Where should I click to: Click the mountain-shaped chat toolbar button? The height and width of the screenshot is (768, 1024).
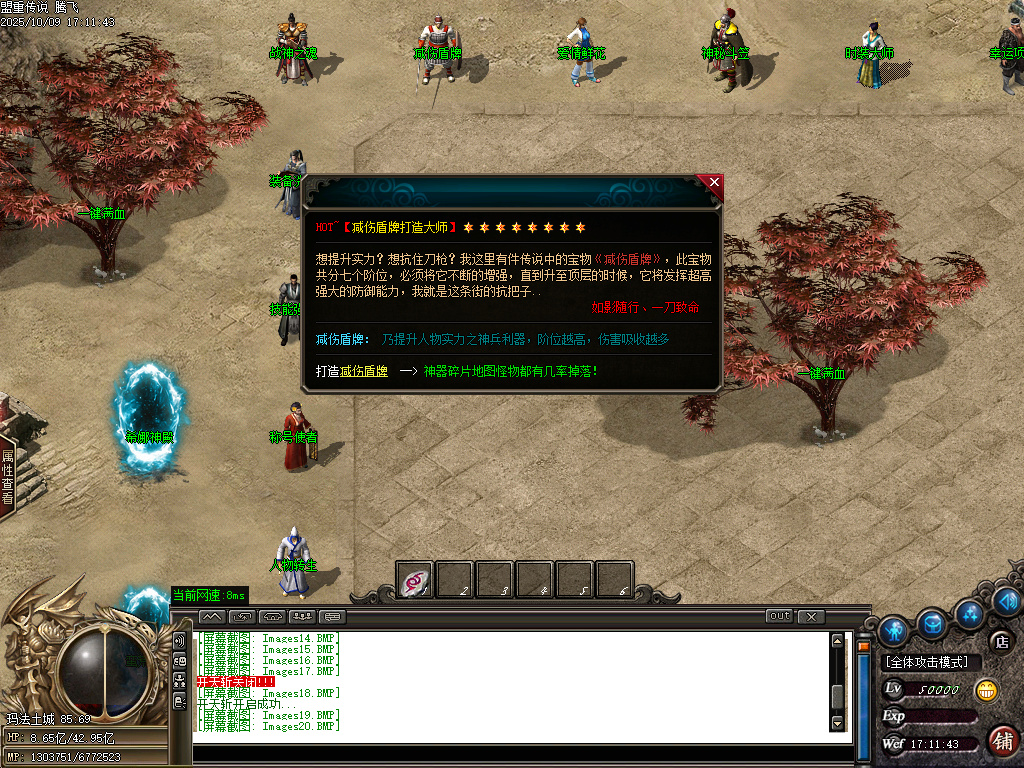click(211, 616)
